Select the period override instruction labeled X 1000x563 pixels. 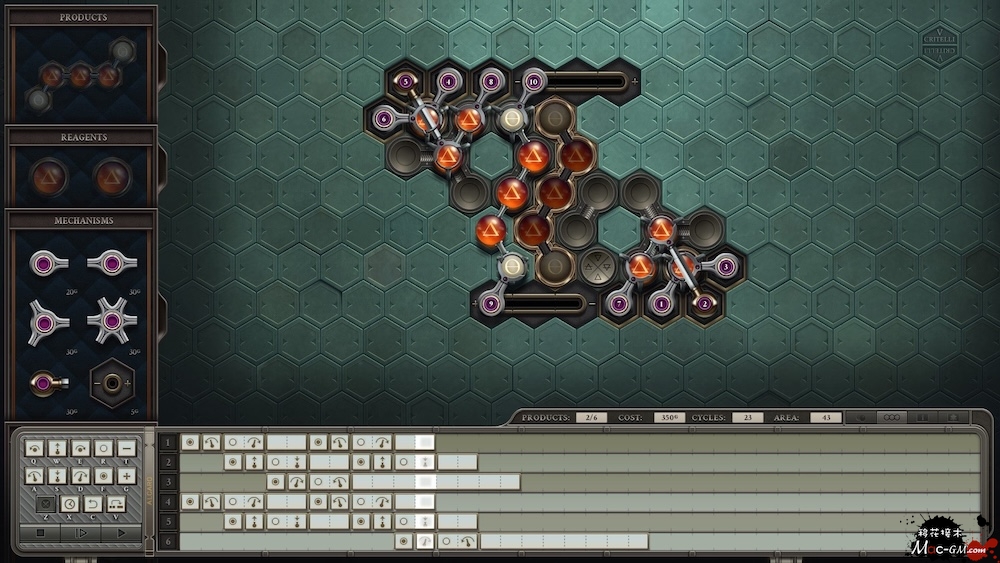click(x=69, y=503)
